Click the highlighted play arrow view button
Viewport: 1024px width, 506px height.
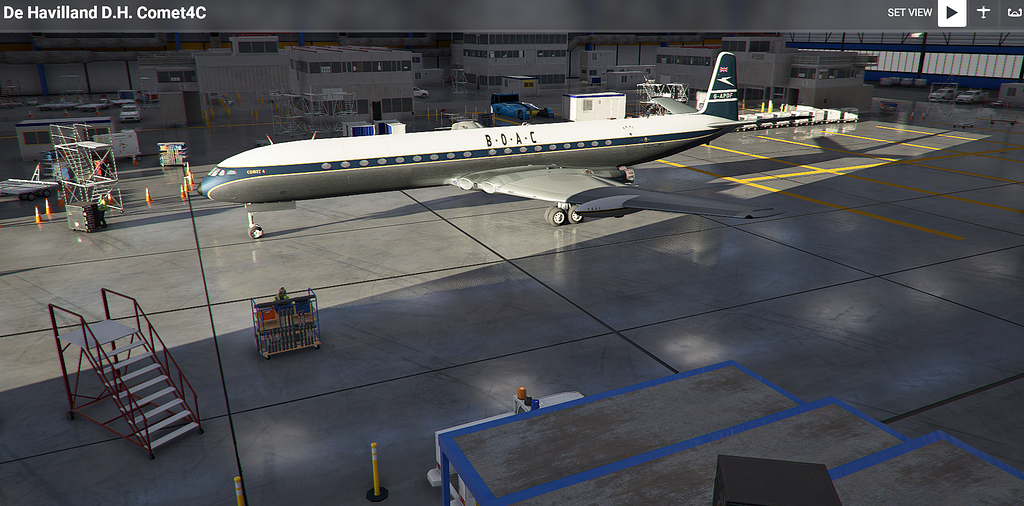click(x=951, y=13)
